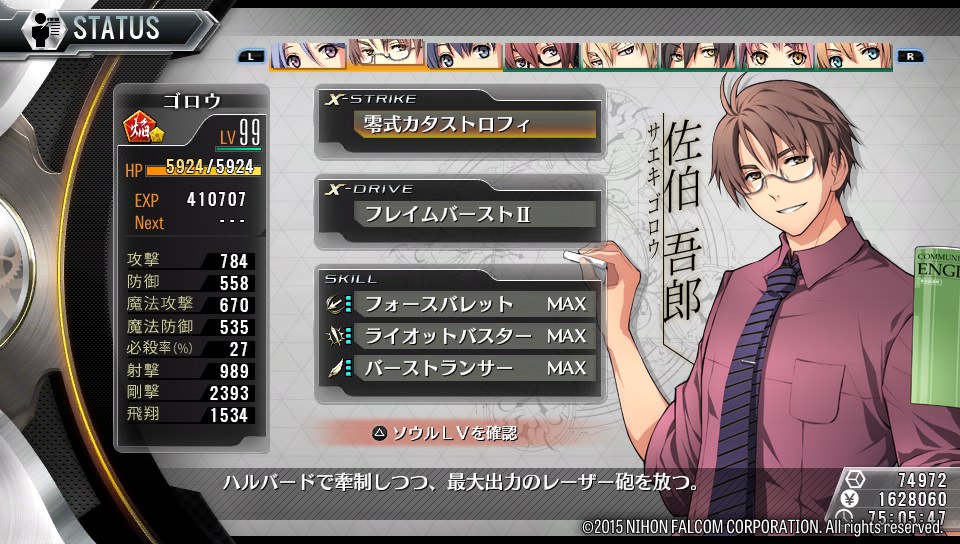Switch to the orange-haired blue-eyed character portrait
The height and width of the screenshot is (544, 960).
853,55
